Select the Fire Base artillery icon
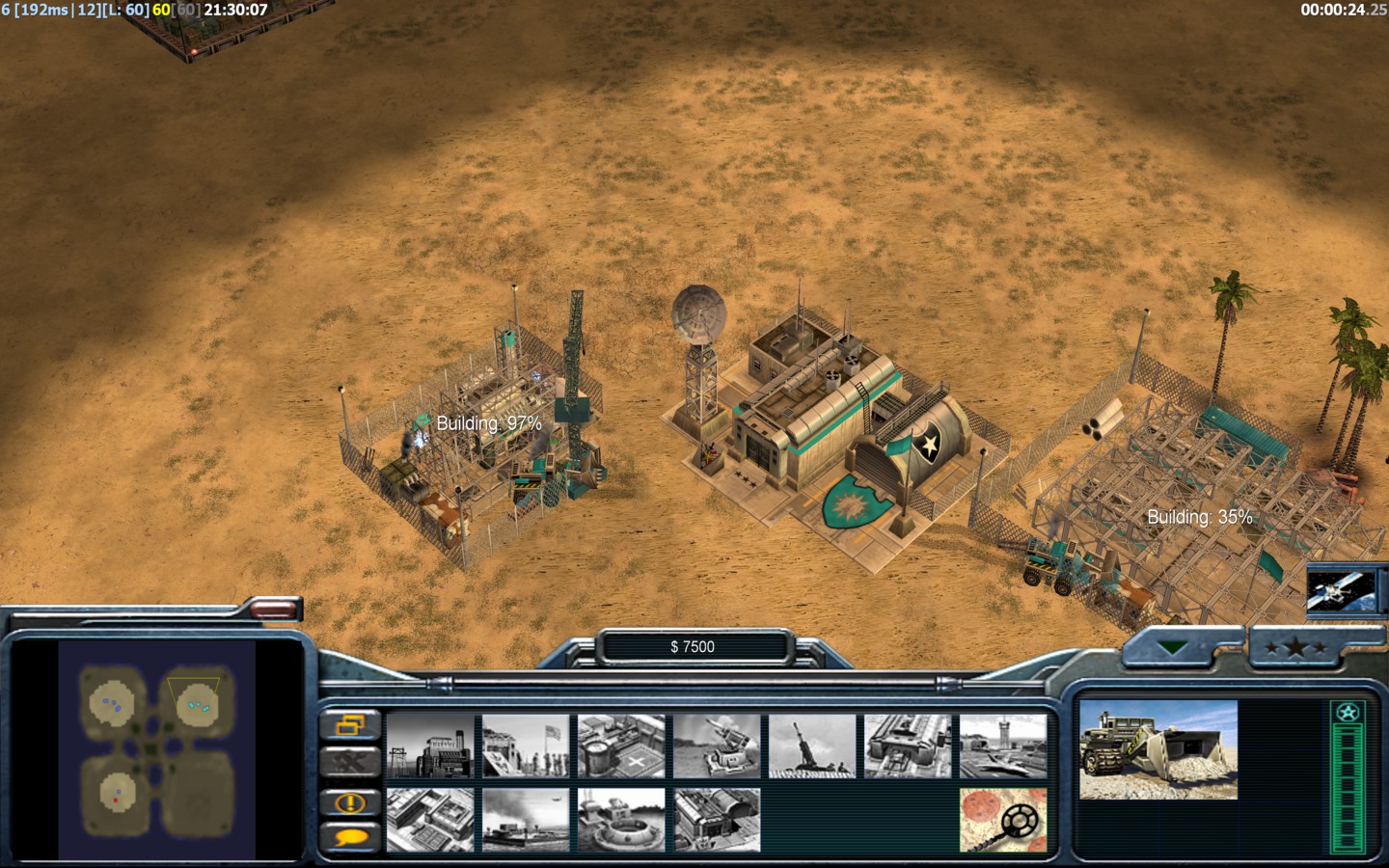This screenshot has width=1389, height=868. click(812, 746)
